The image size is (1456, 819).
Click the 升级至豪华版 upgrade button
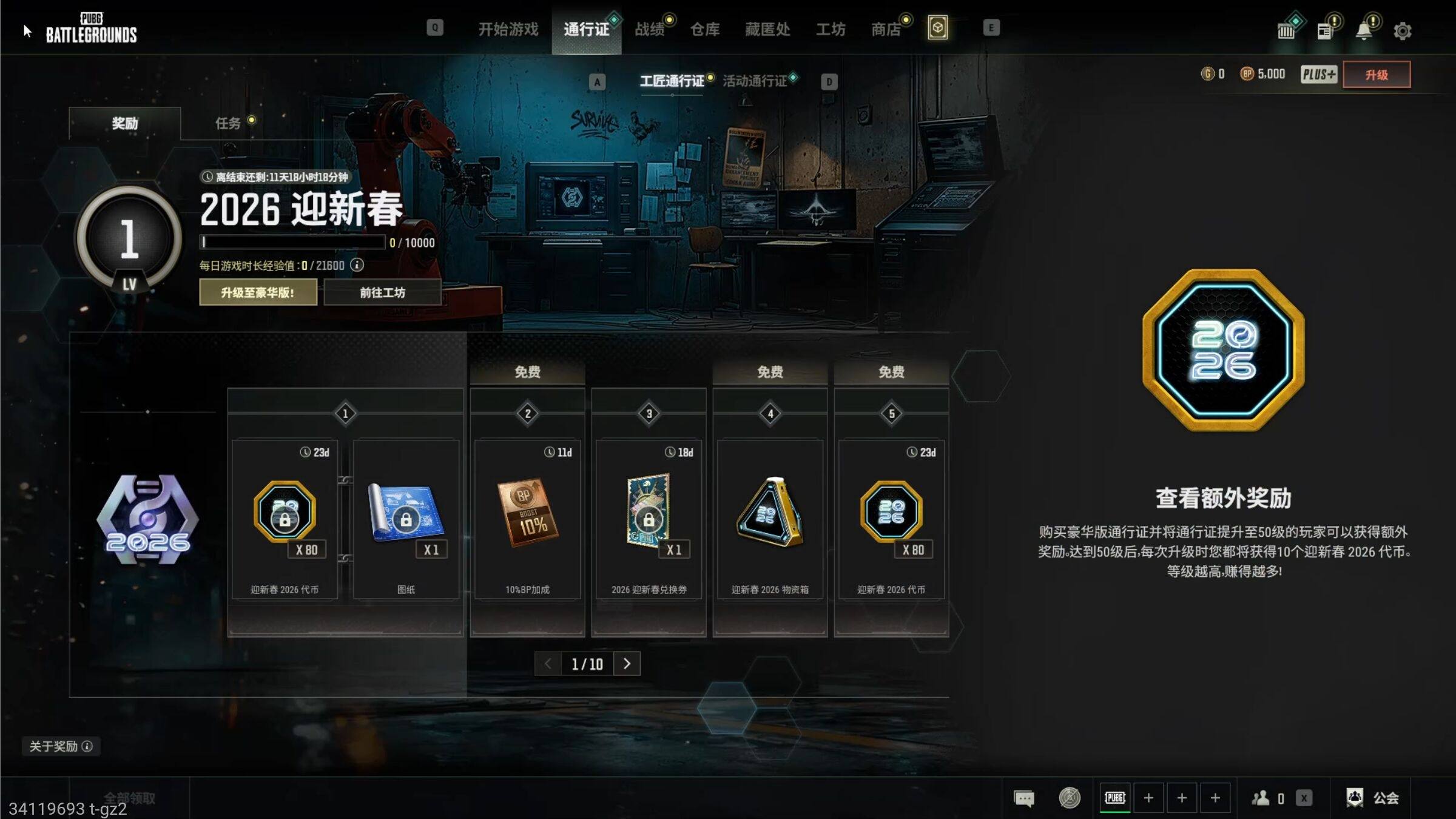click(x=258, y=292)
